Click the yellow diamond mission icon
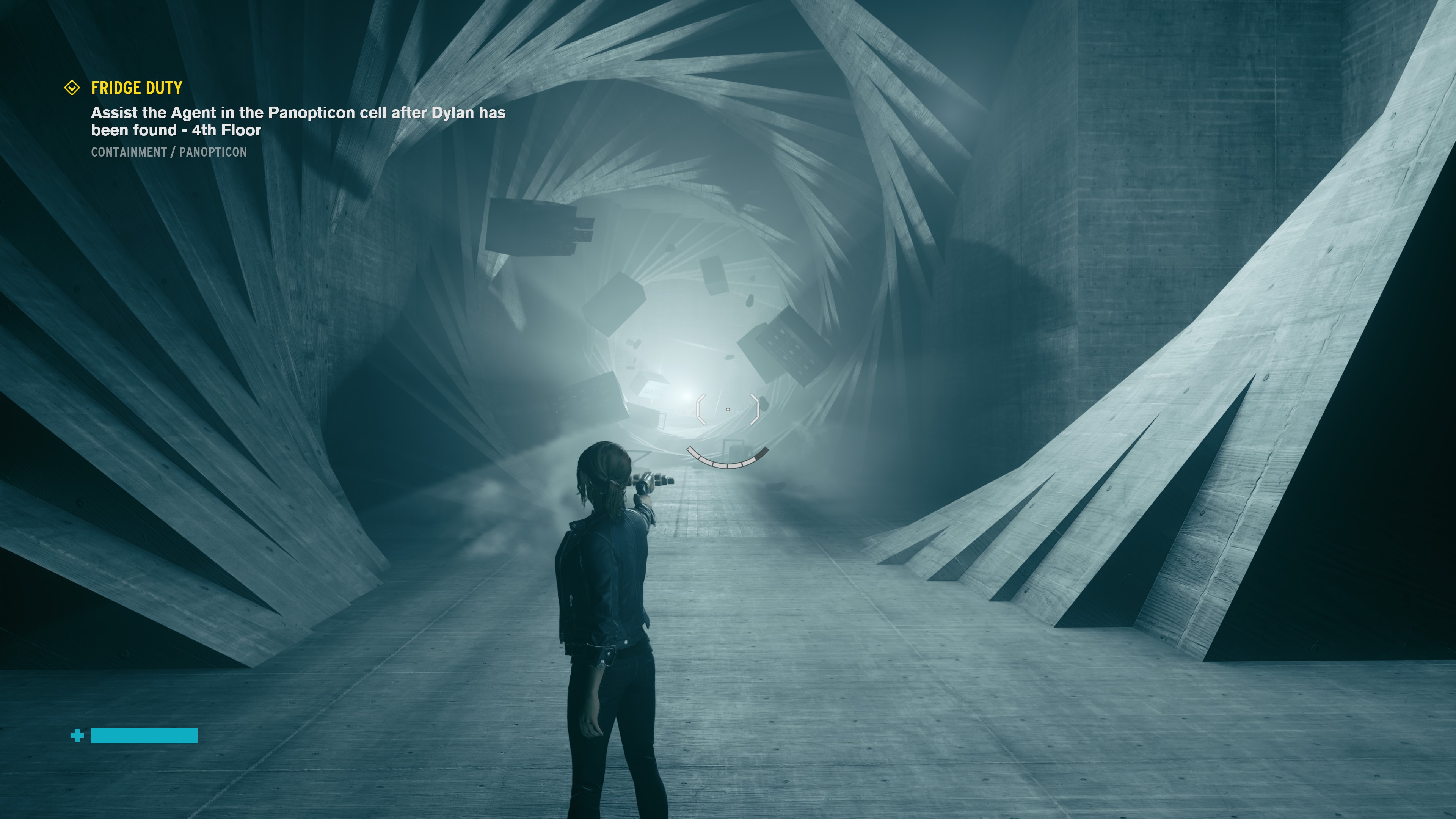The image size is (1456, 819). [x=72, y=88]
